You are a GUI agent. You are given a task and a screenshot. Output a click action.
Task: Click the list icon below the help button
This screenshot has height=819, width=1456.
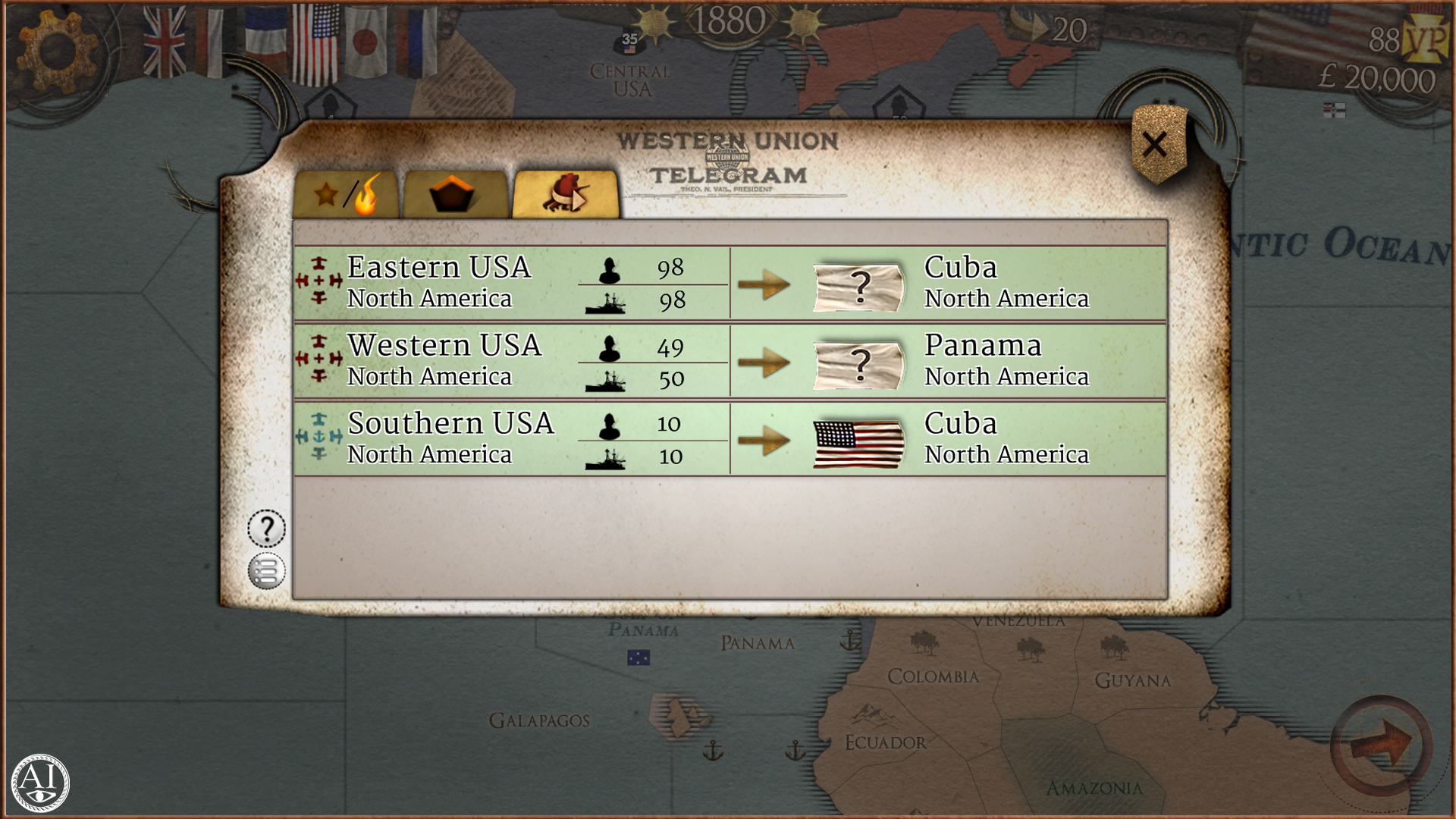(x=266, y=571)
